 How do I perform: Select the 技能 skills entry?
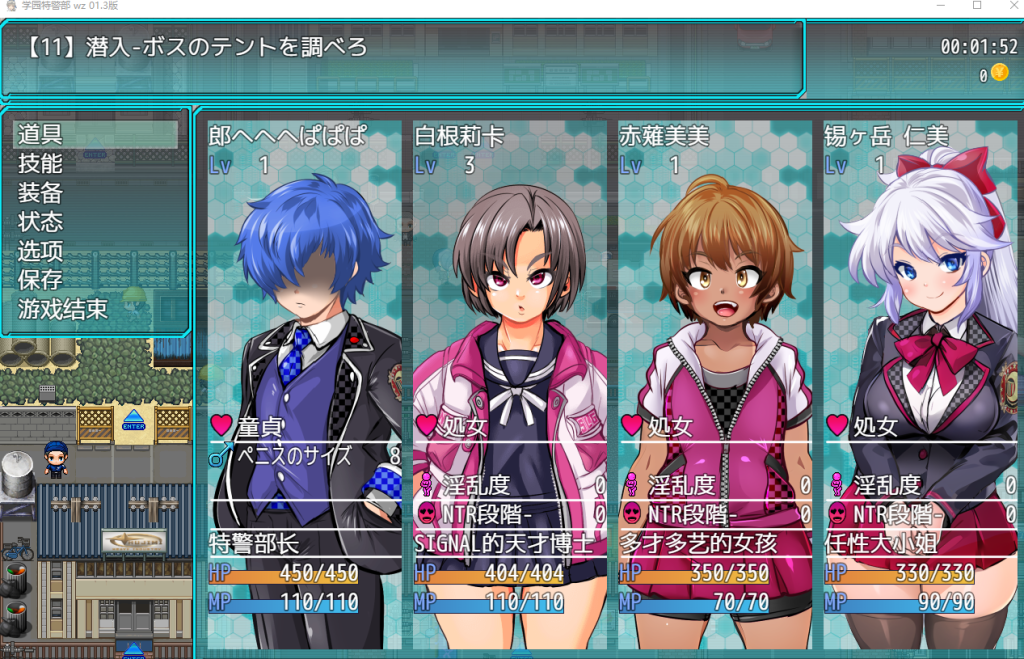pos(40,163)
